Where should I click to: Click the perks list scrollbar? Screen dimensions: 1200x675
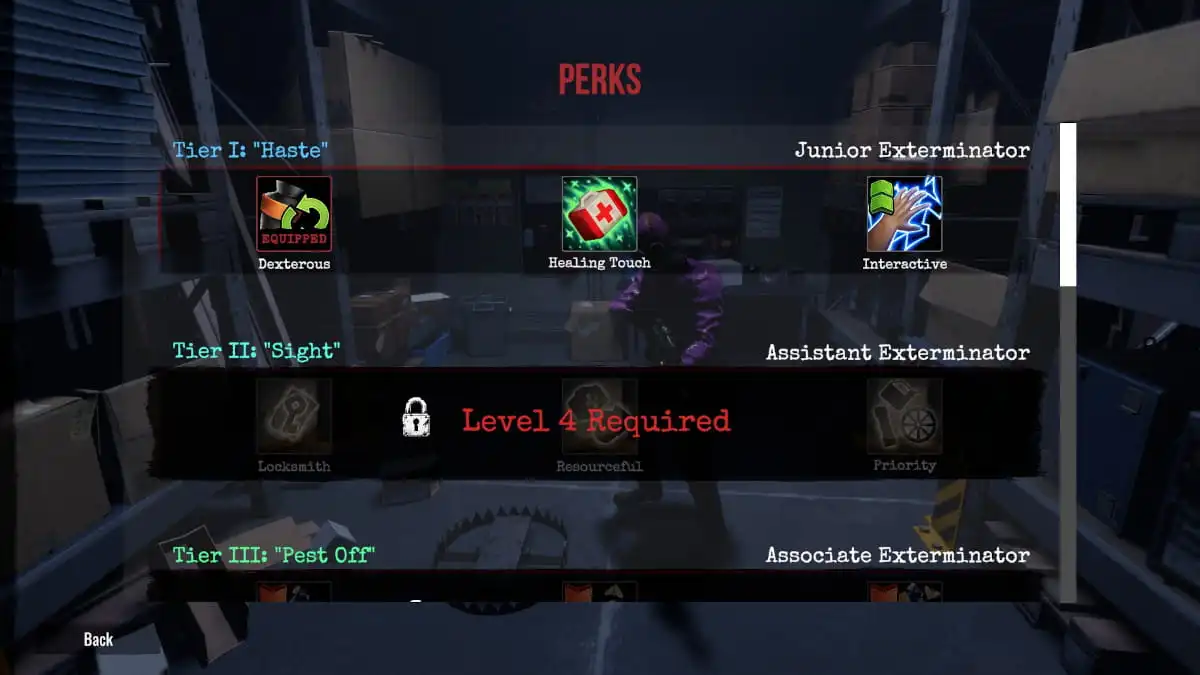(x=1068, y=205)
